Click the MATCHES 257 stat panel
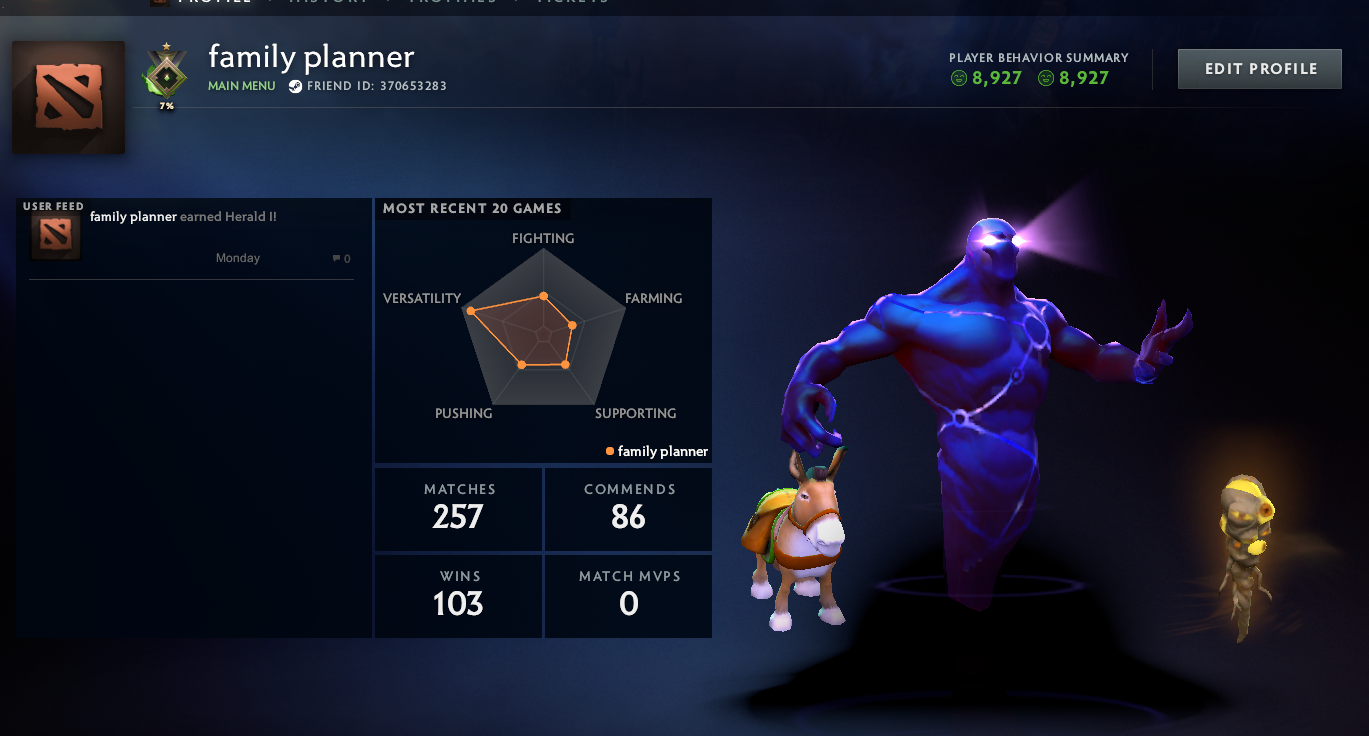1369x736 pixels. 458,508
